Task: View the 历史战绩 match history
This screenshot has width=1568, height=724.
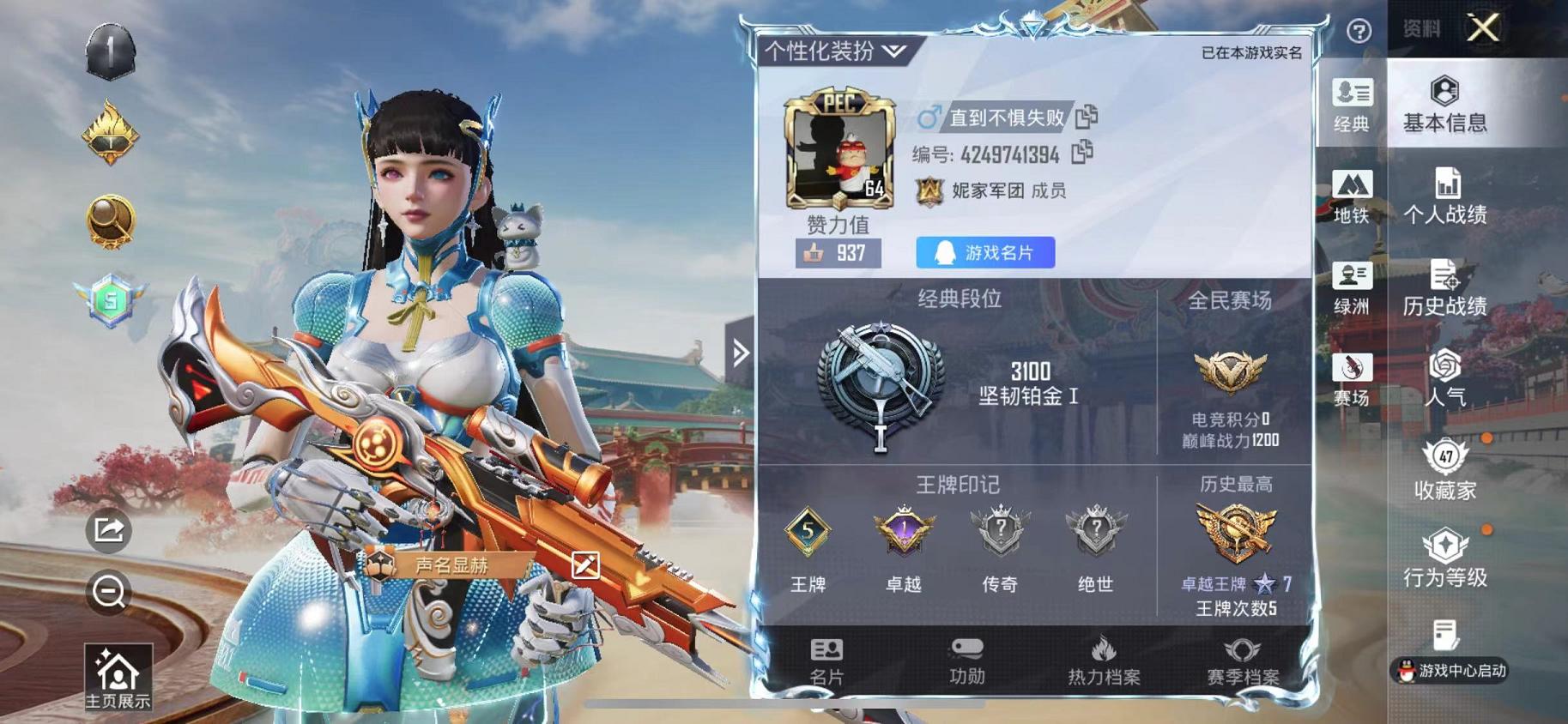Action: [1444, 288]
